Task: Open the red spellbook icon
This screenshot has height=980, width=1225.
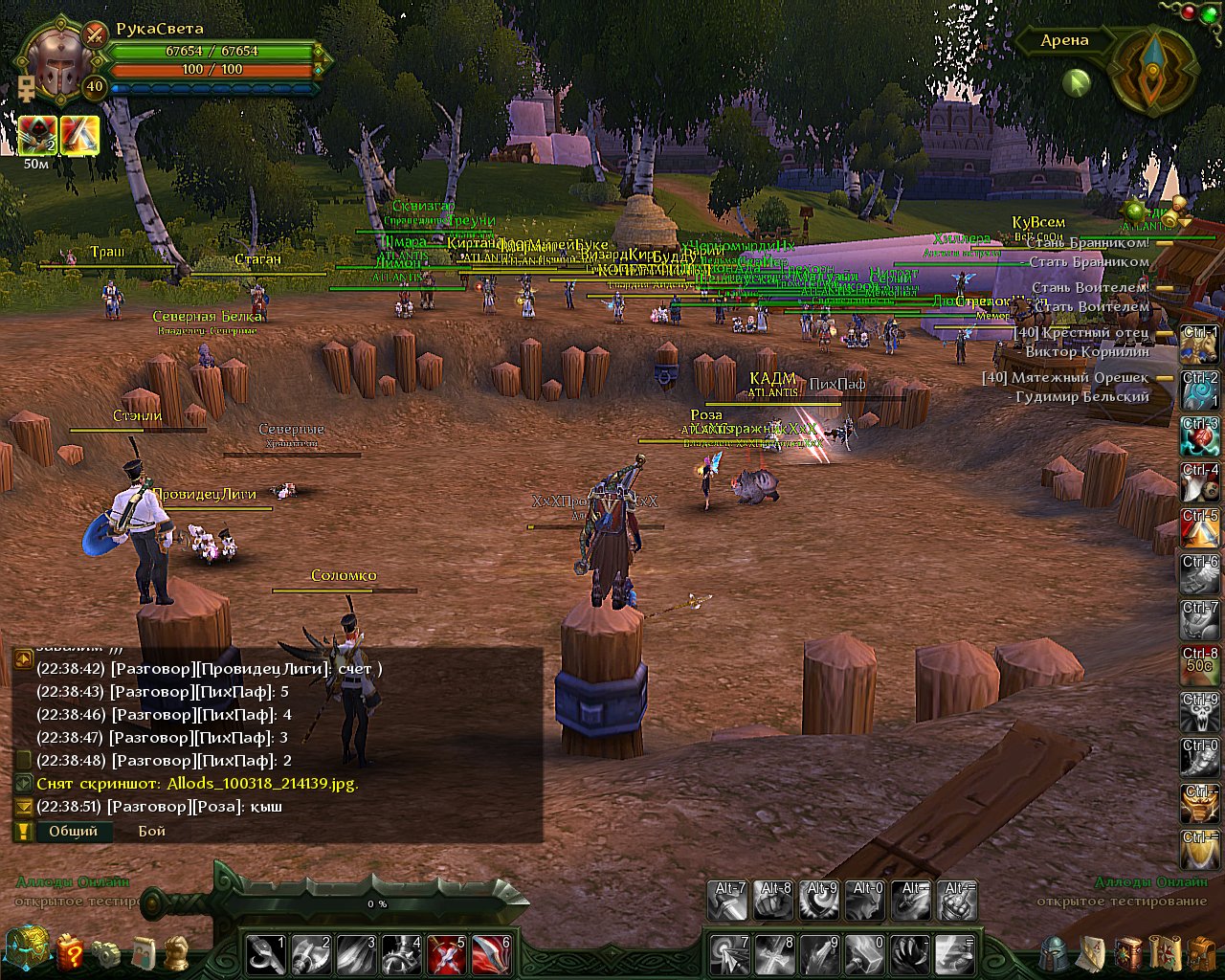Action: [x=1129, y=953]
